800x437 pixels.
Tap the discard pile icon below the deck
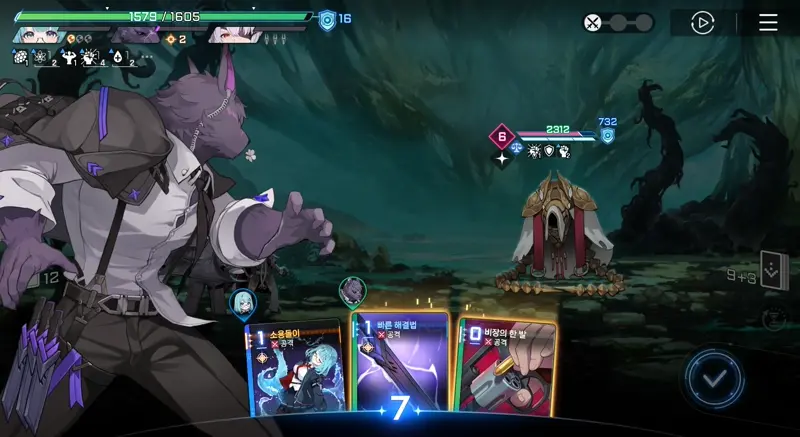[773, 319]
